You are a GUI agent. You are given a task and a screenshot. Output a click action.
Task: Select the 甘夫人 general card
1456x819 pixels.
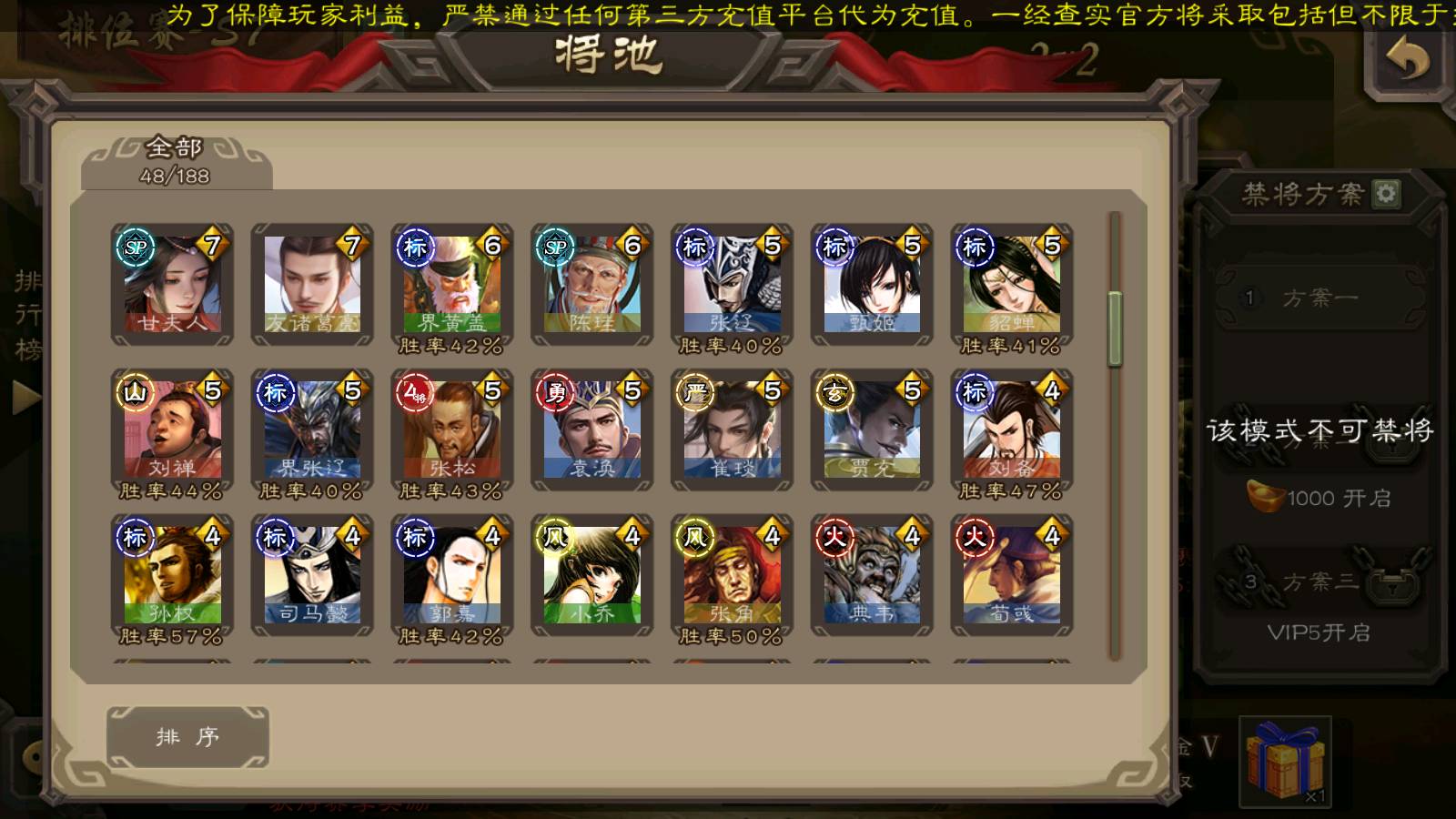172,285
